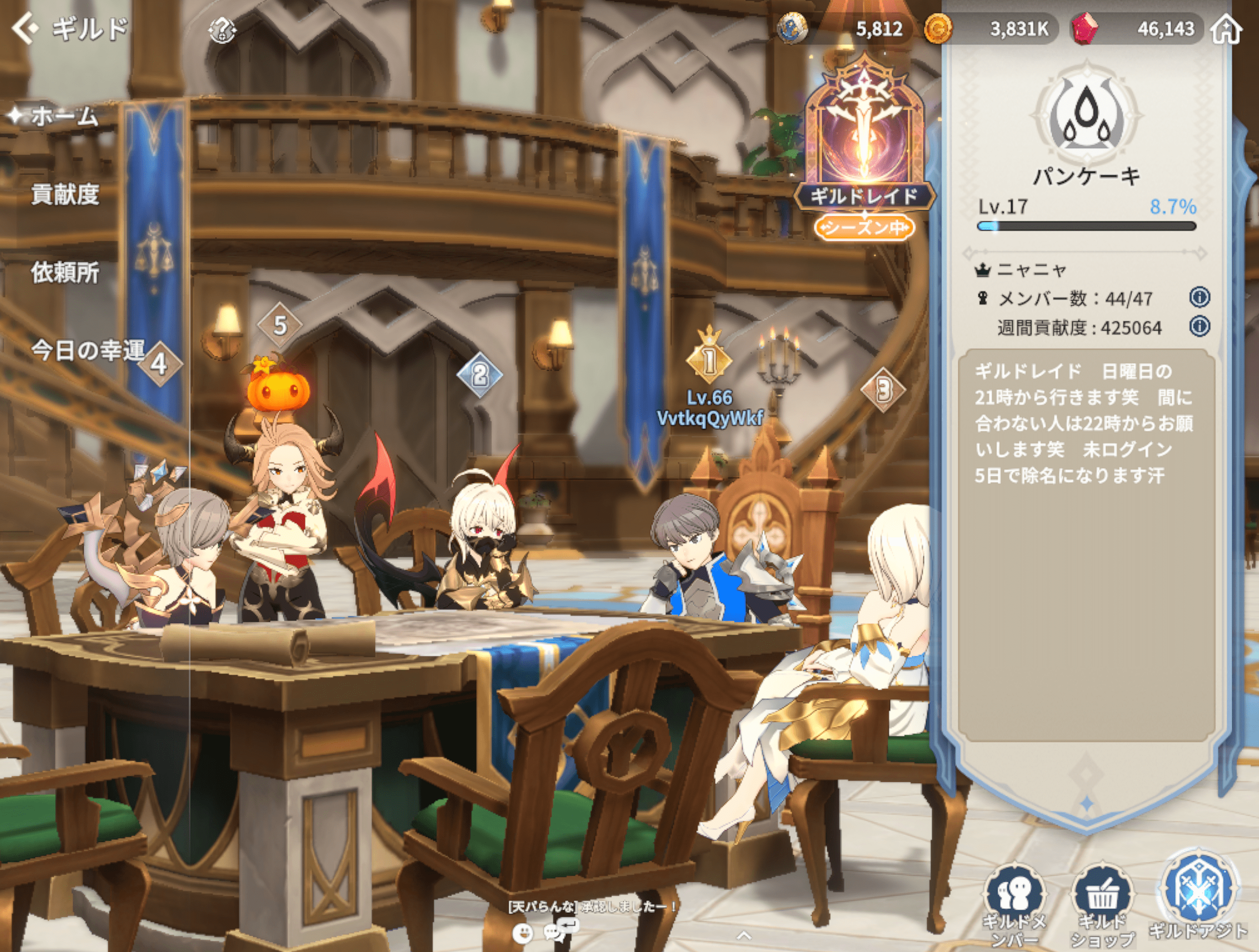Screen dimensions: 1259x952
Task: Select the rank 1 member VvtkqQyWkf
Action: click(x=709, y=408)
